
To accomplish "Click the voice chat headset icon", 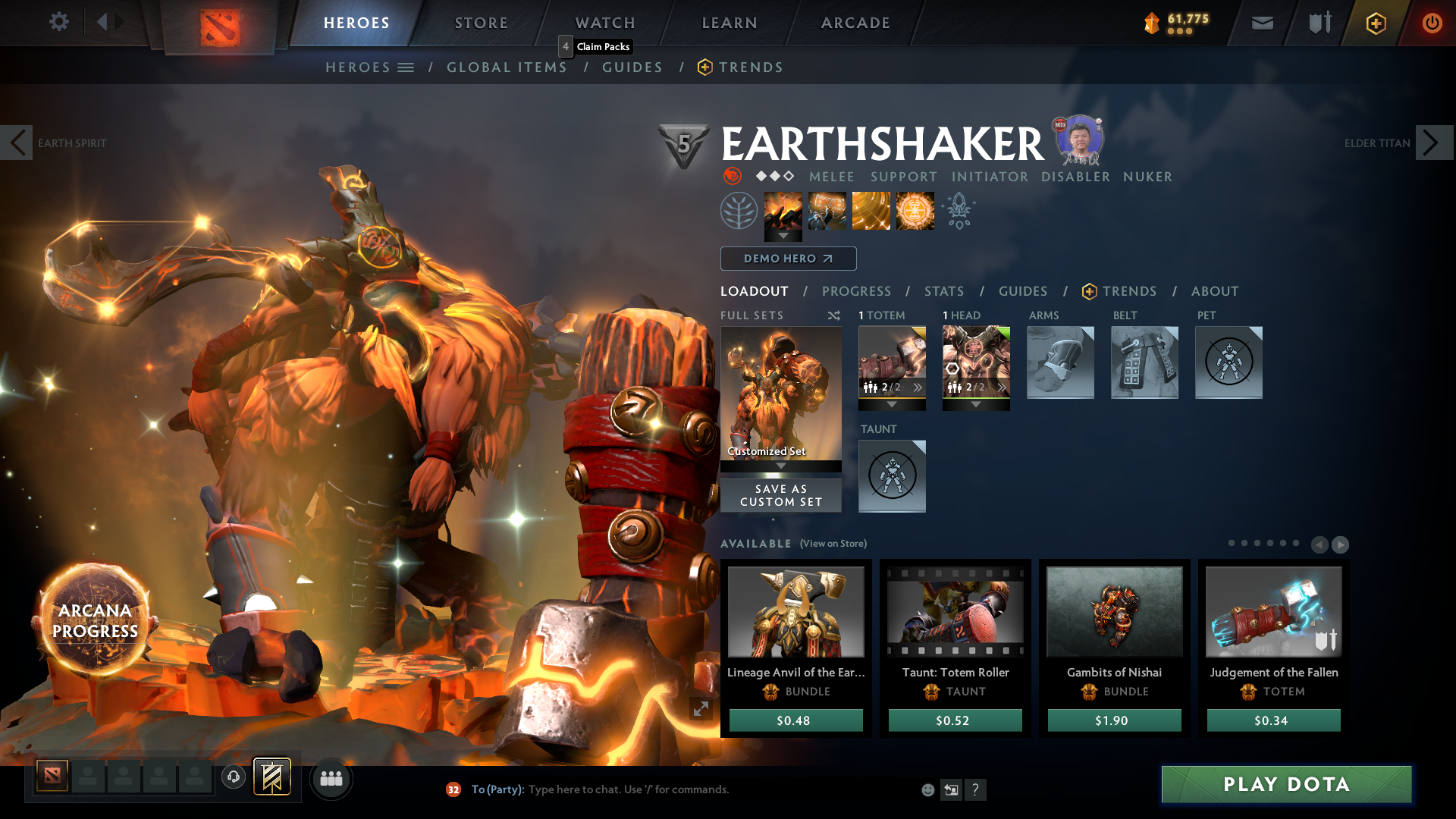I will click(x=233, y=778).
